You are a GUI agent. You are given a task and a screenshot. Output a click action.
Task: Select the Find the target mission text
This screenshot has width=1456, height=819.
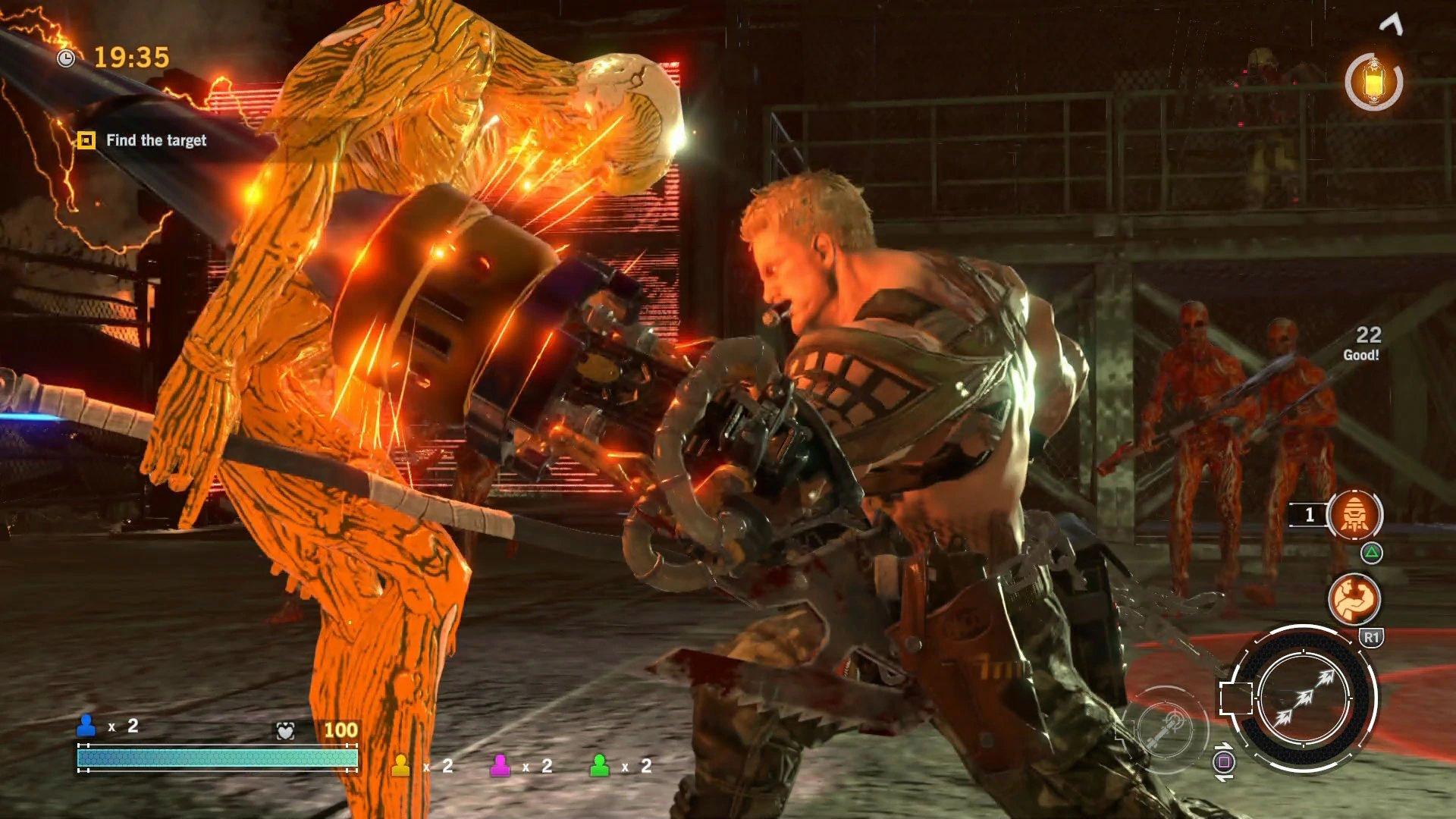tap(156, 140)
